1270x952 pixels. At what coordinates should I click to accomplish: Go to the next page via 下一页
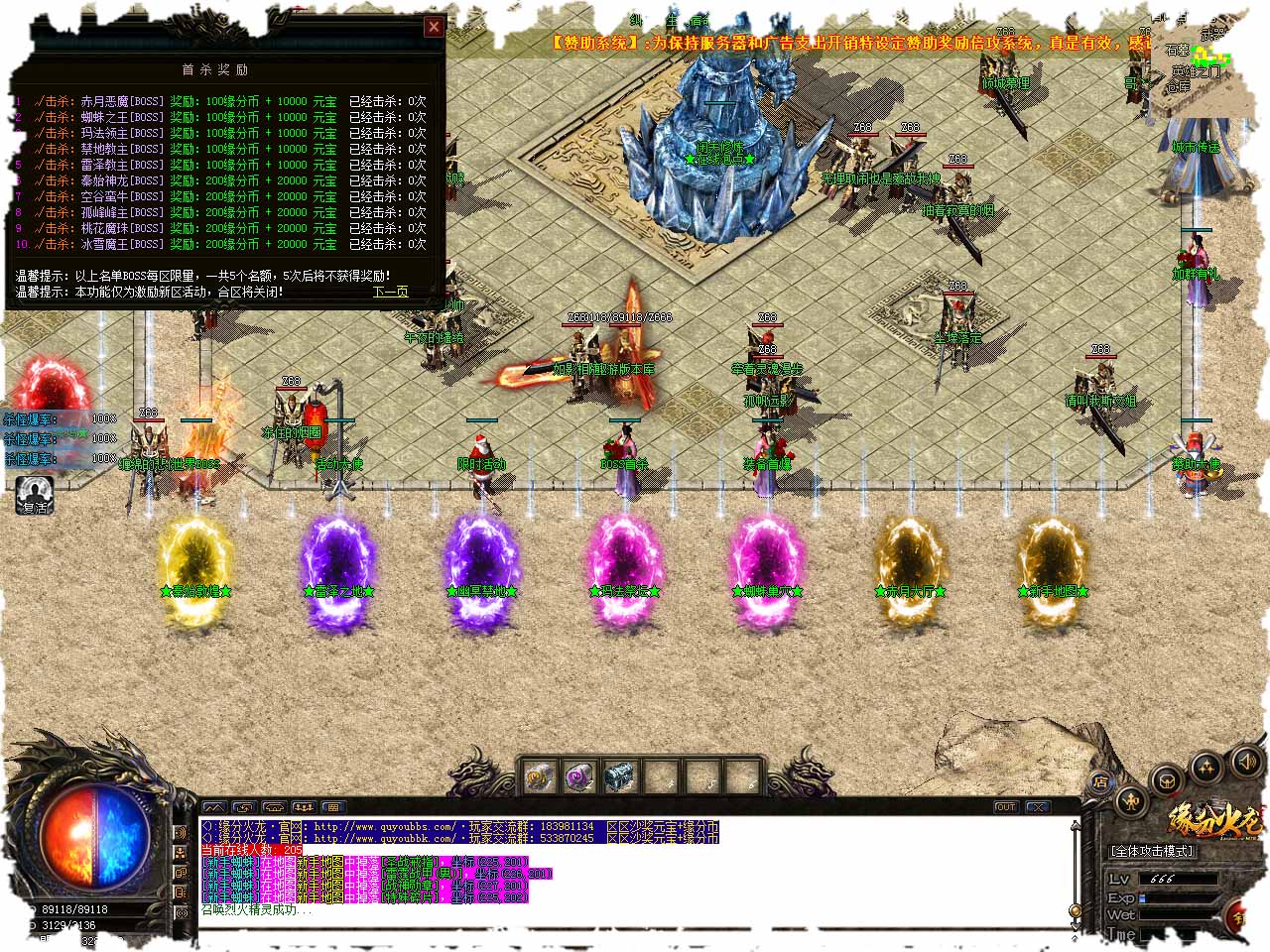(390, 292)
